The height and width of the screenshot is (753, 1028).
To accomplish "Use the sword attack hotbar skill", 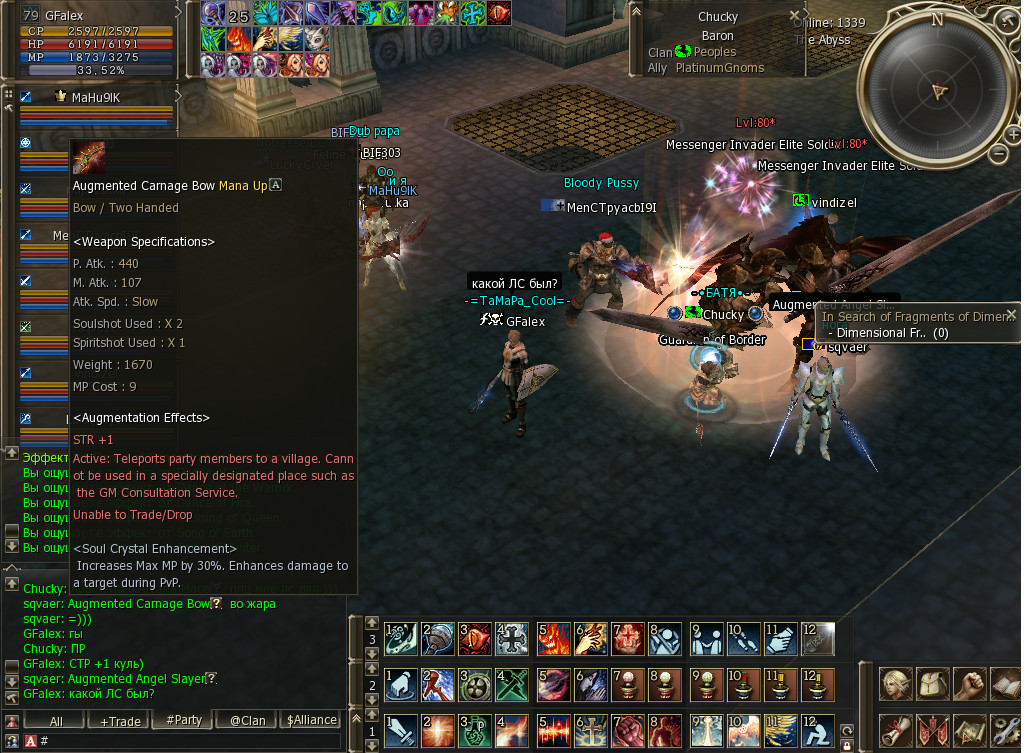I will (402, 731).
